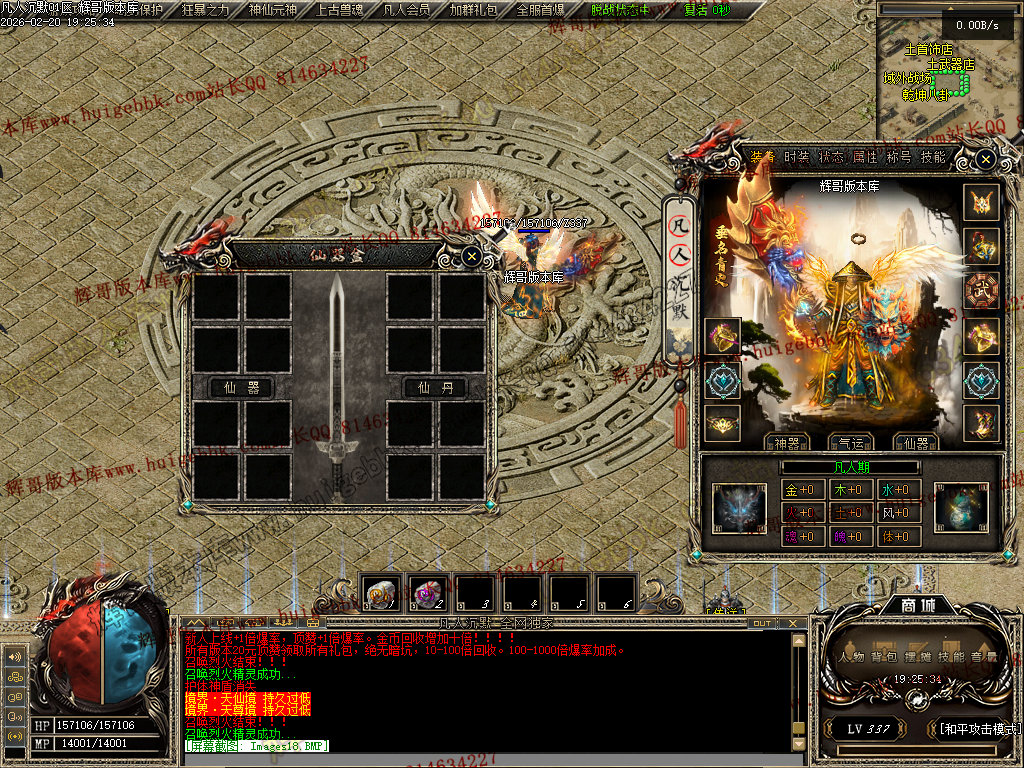Choose 神仙元神 in the top bar
This screenshot has width=1024, height=768.
pyautogui.click(x=272, y=10)
